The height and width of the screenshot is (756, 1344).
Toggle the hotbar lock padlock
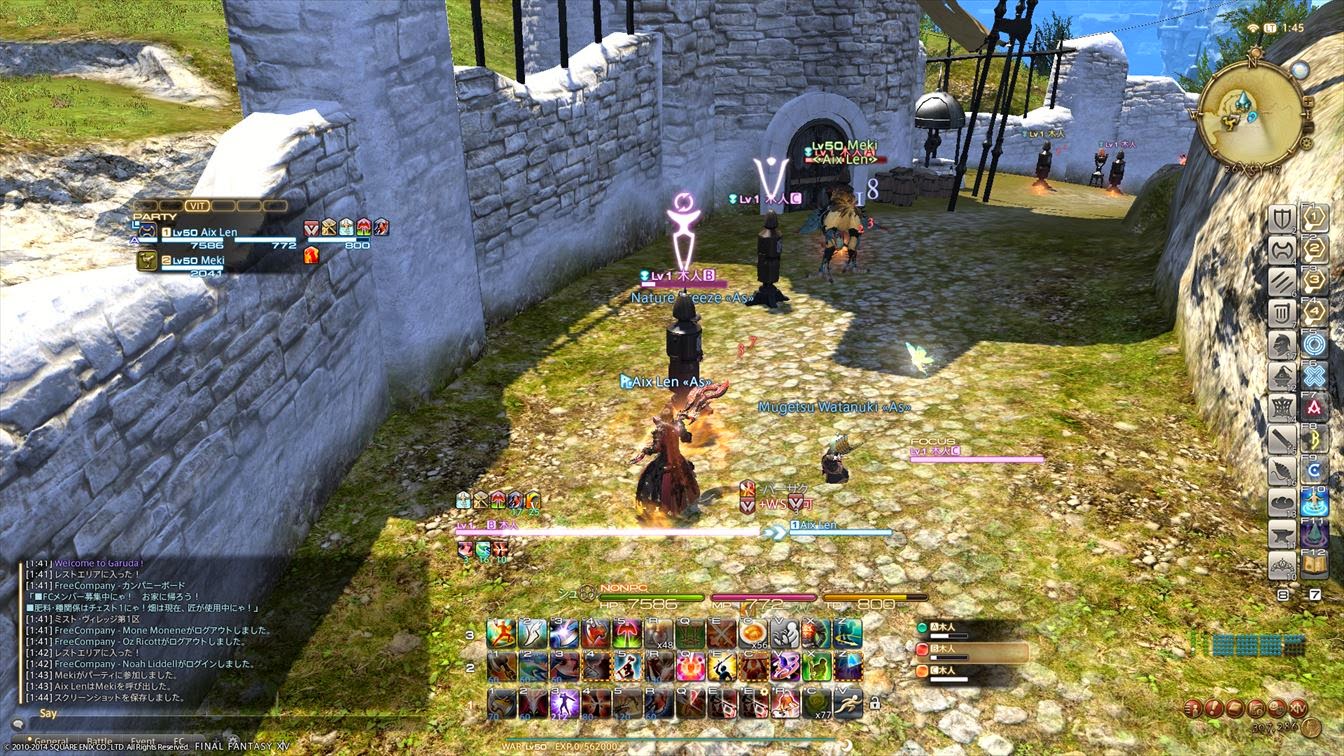pos(875,703)
